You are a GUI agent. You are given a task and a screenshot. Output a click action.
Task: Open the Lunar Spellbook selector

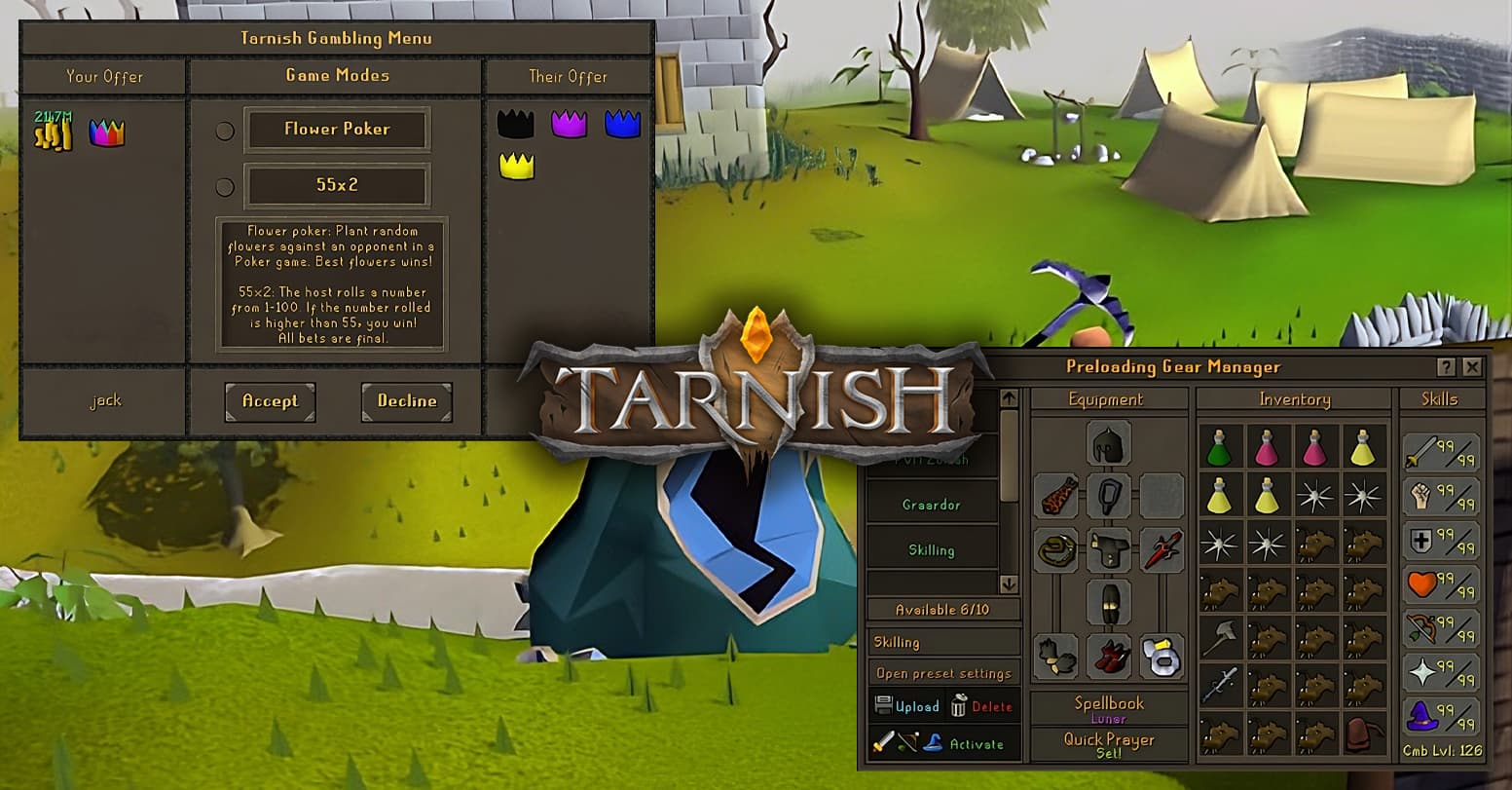(1107, 708)
